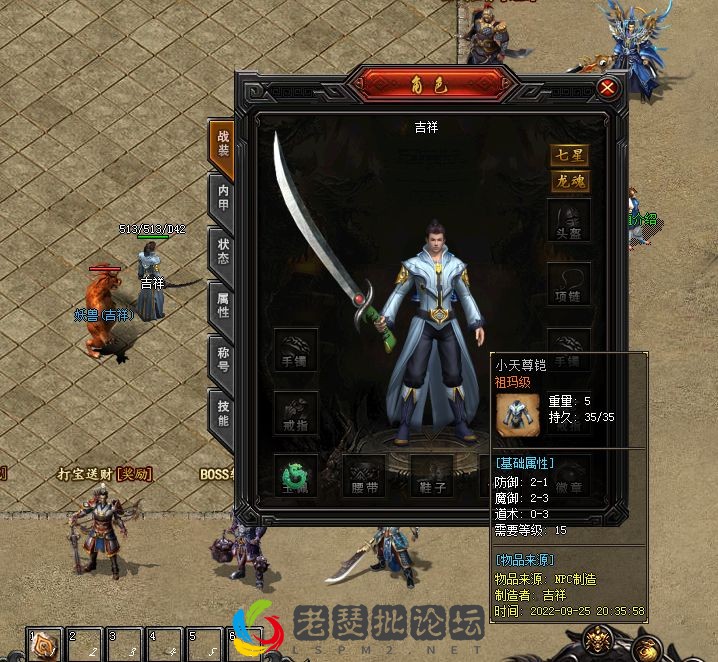Image resolution: width=718 pixels, height=662 pixels.
Task: Choose the 戒指 slot beside the sword
Action: click(296, 412)
